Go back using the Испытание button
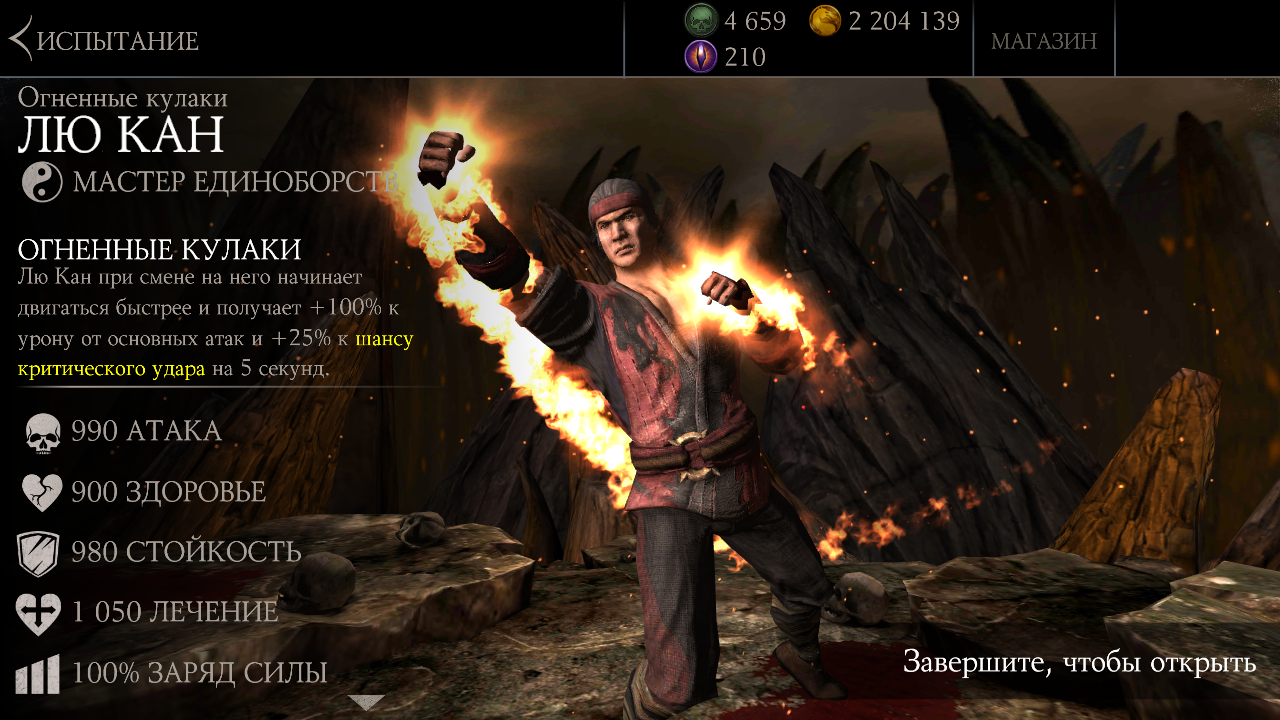The width and height of the screenshot is (1280, 720). (x=104, y=40)
